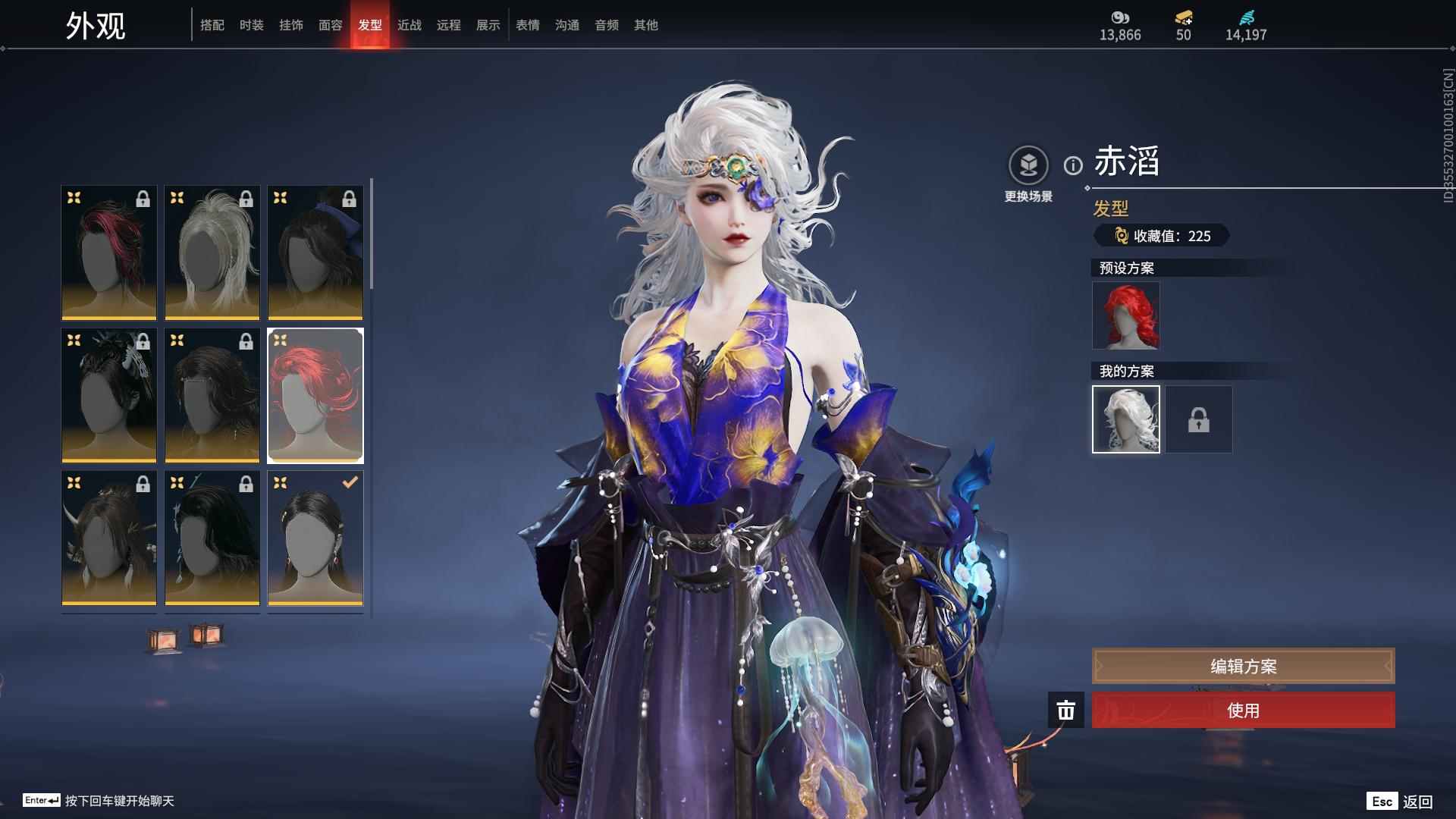Select the 挂饰 accessories tab
The width and height of the screenshot is (1456, 819).
click(x=291, y=25)
